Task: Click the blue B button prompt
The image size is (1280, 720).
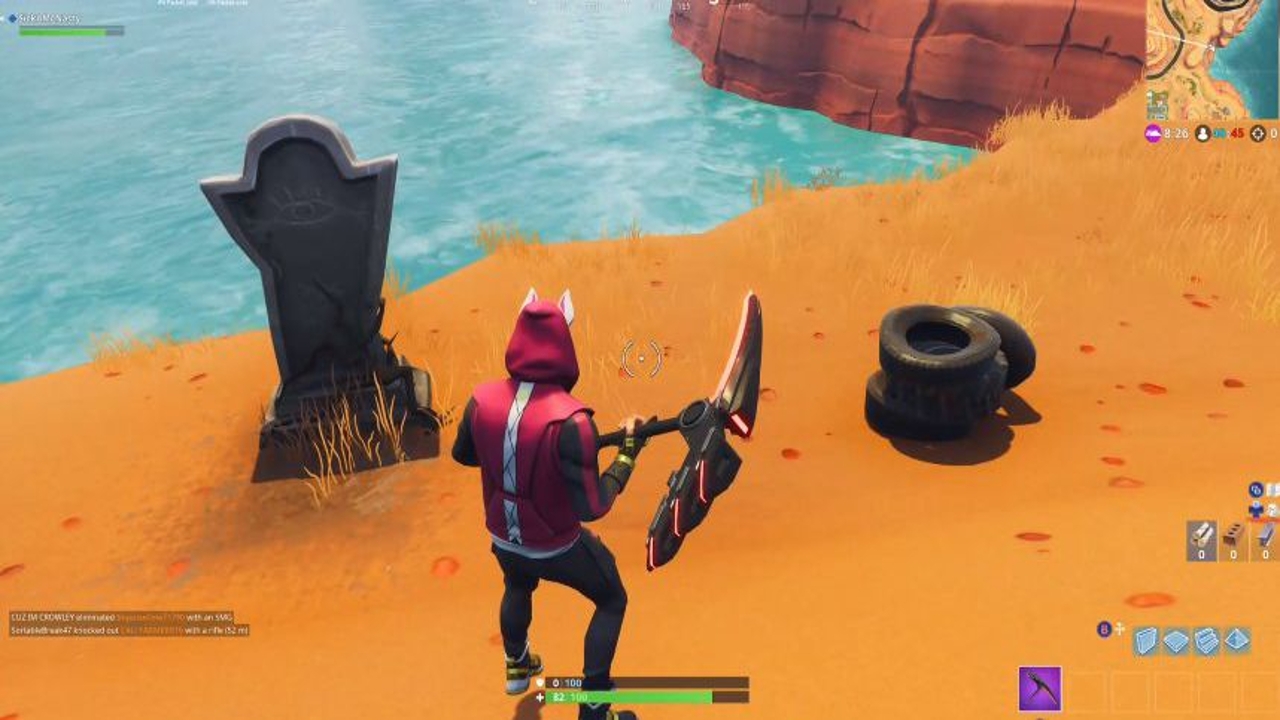Action: click(1103, 628)
